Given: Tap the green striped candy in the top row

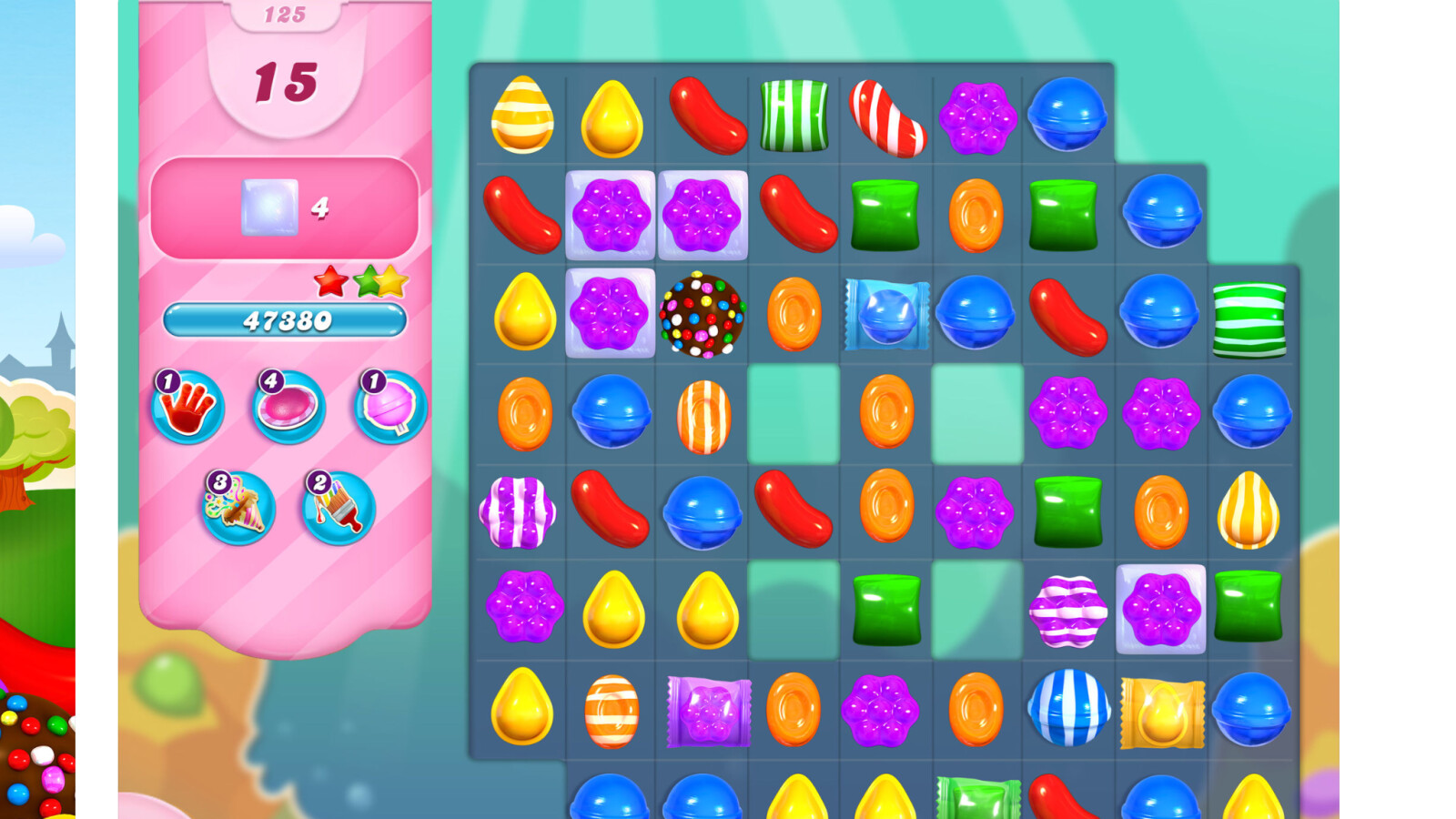Looking at the screenshot, I should tap(794, 116).
